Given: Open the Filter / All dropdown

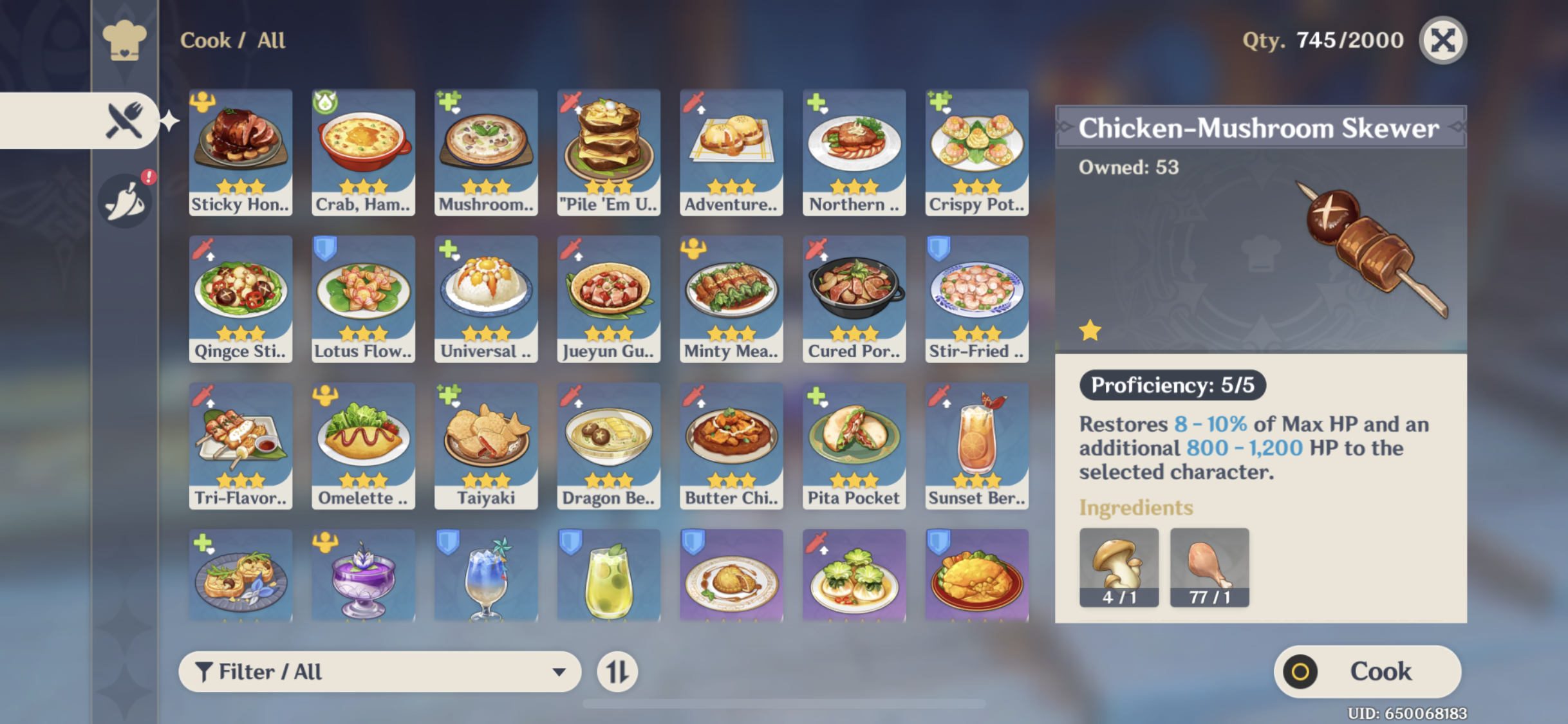Looking at the screenshot, I should (380, 671).
